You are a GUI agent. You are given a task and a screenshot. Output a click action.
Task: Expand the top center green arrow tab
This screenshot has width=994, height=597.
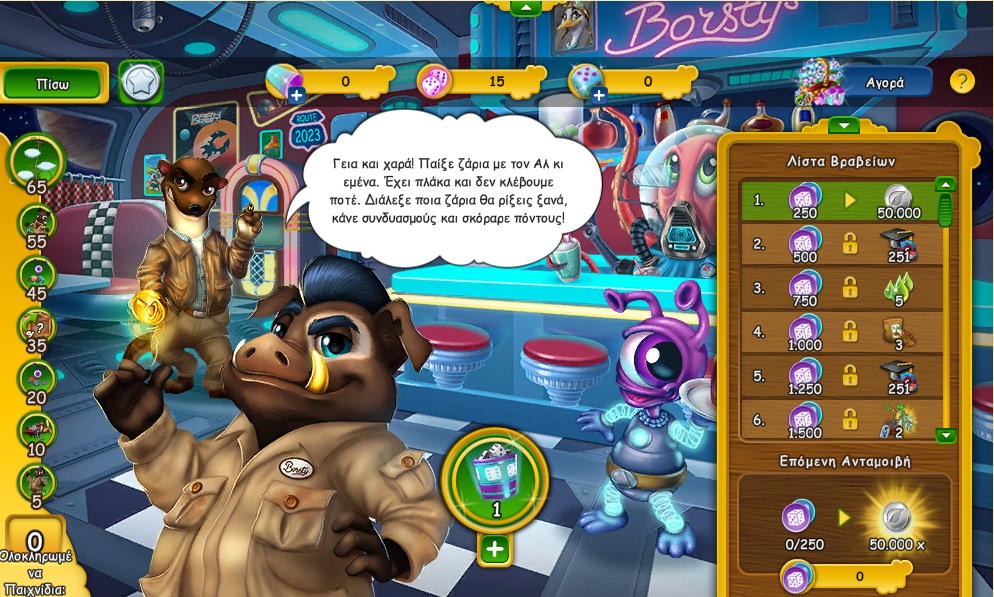coord(526,7)
